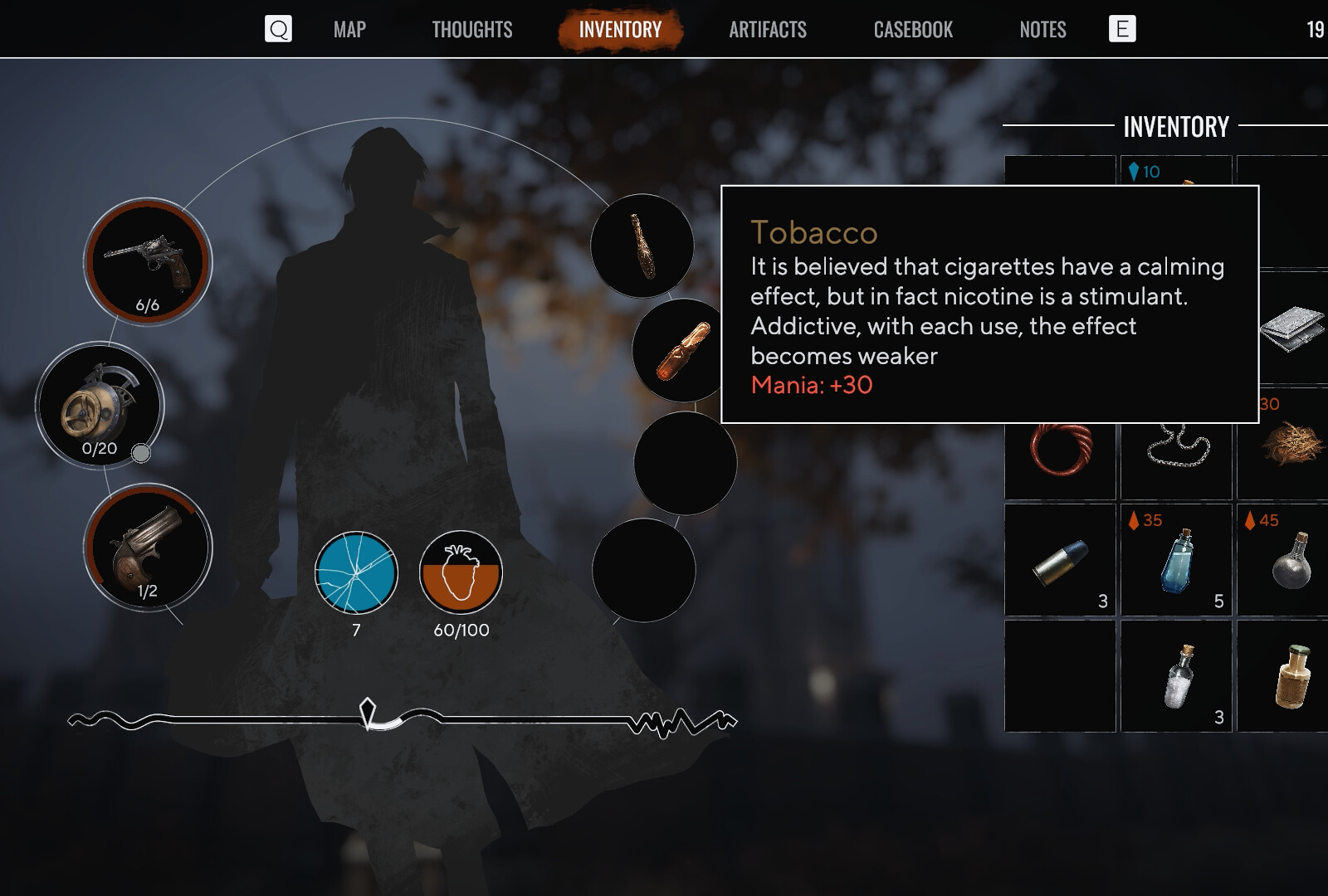Click the heart health indicator
The width and height of the screenshot is (1328, 896).
pos(461,574)
